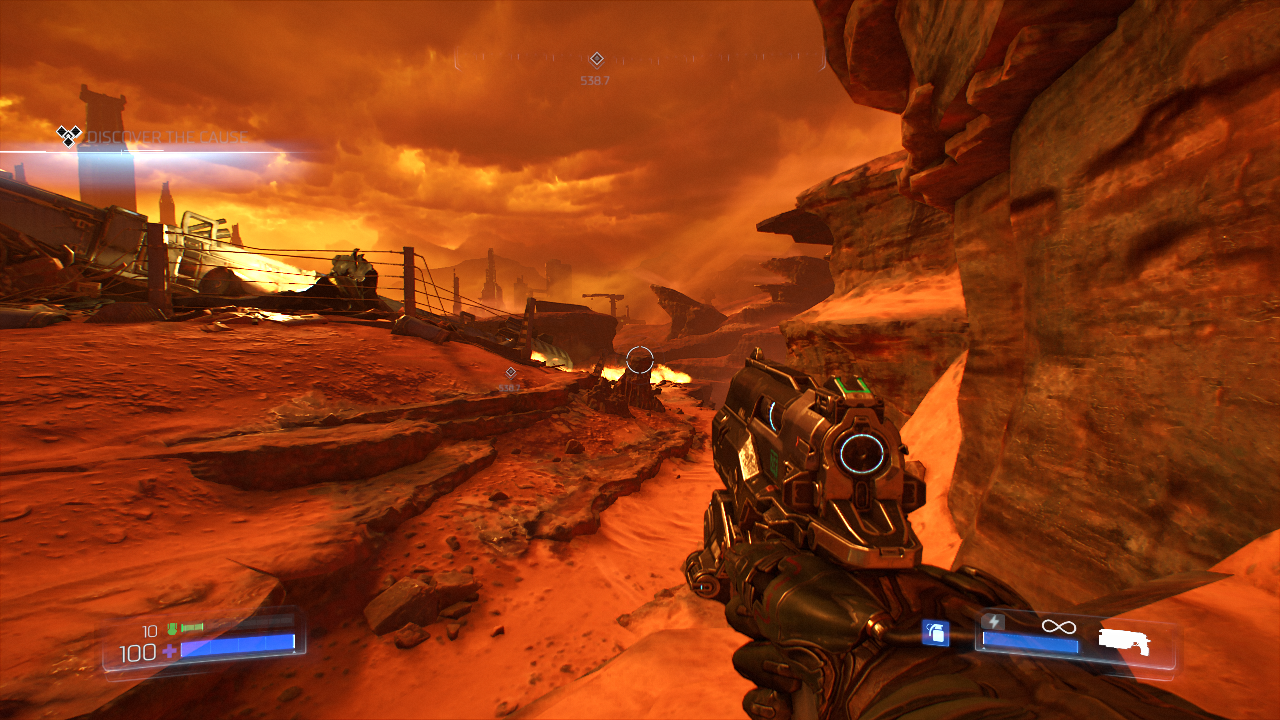
Task: Click the purple health cross icon
Action: click(x=169, y=652)
